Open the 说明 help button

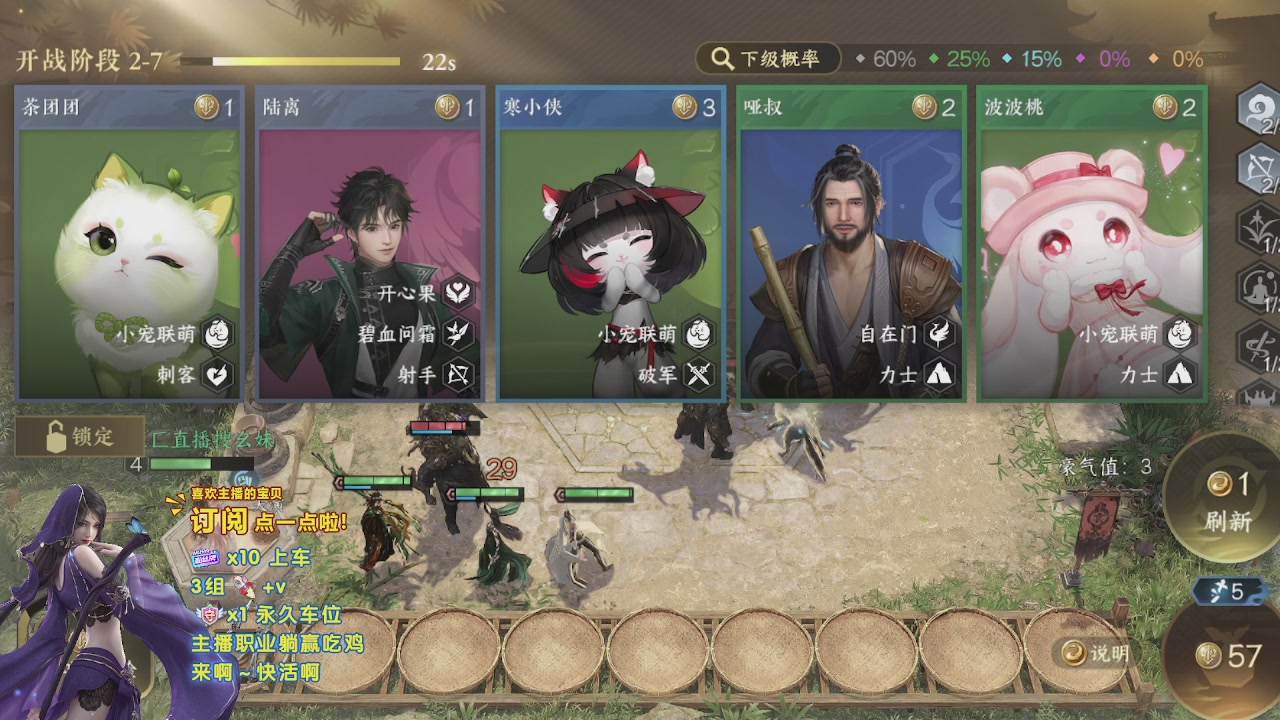(x=1096, y=654)
